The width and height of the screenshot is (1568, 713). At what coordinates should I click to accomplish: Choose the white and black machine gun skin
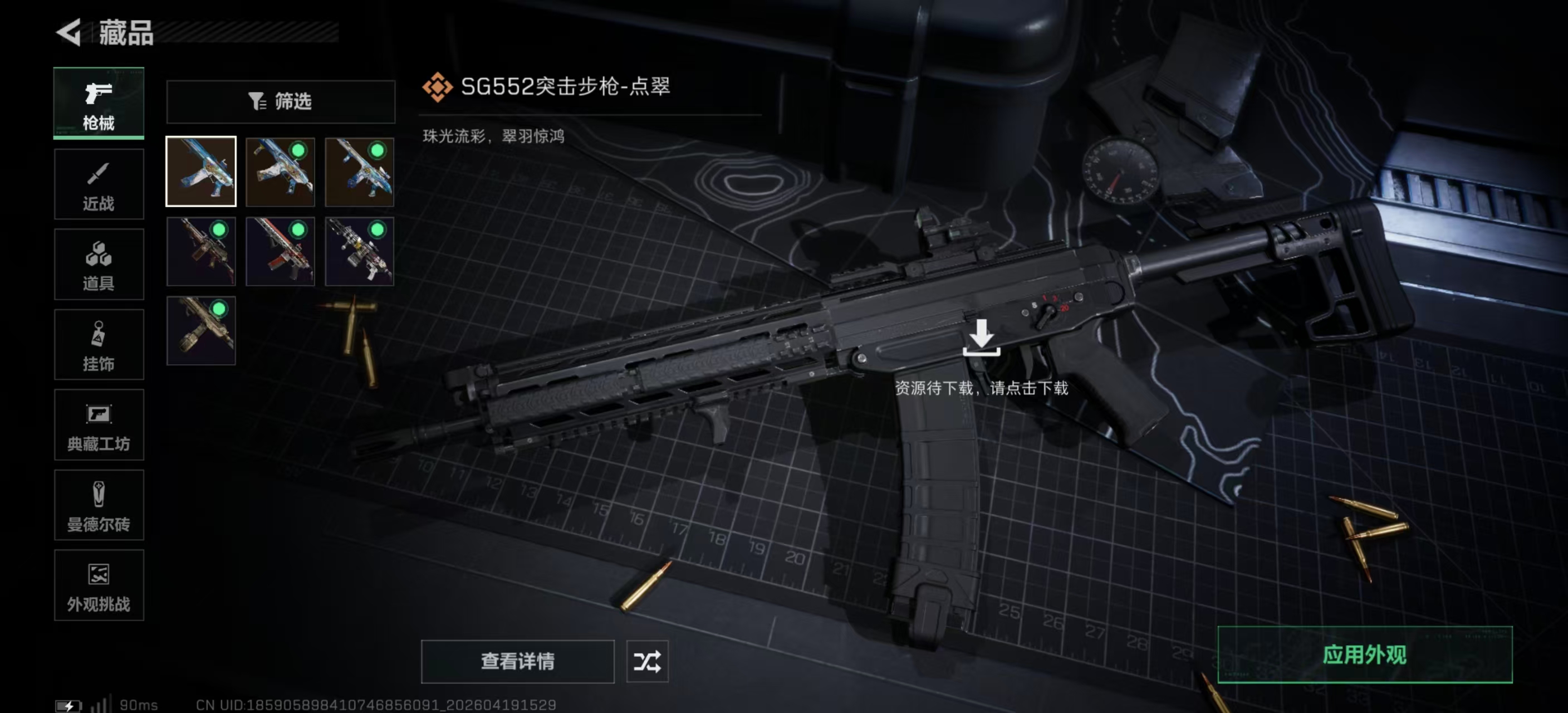(359, 251)
